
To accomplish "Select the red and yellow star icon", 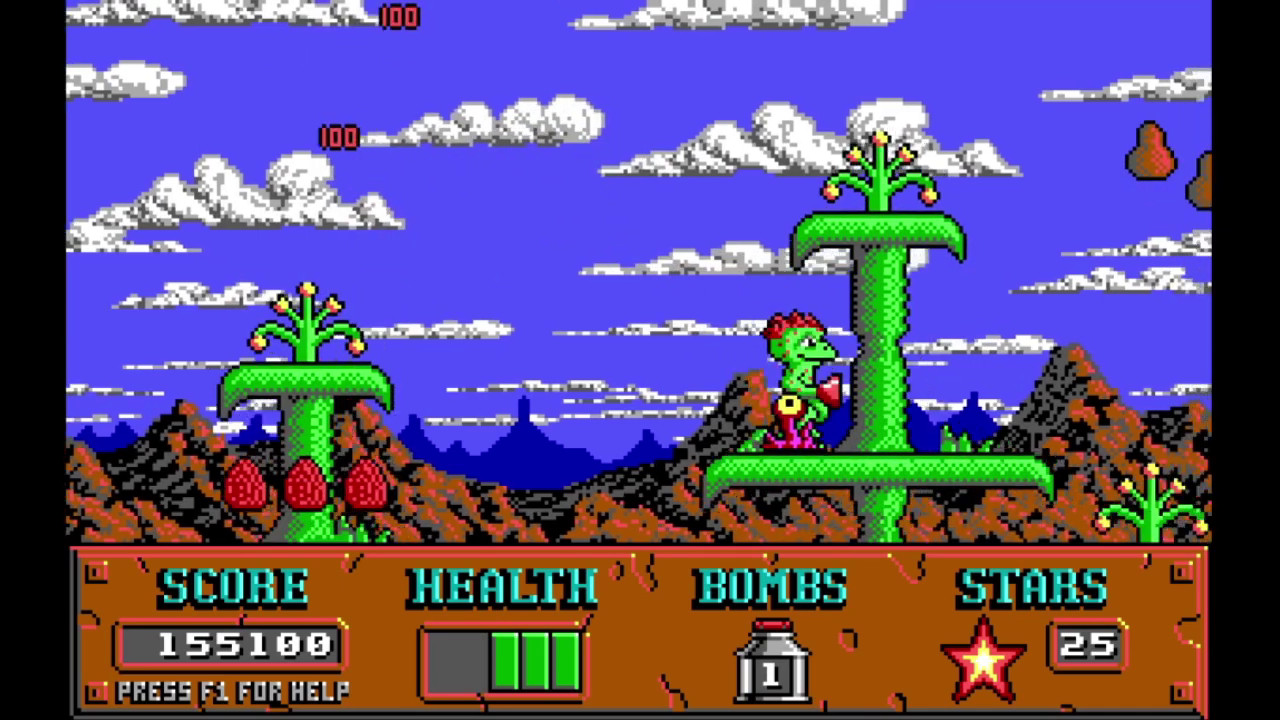I will pos(984,660).
